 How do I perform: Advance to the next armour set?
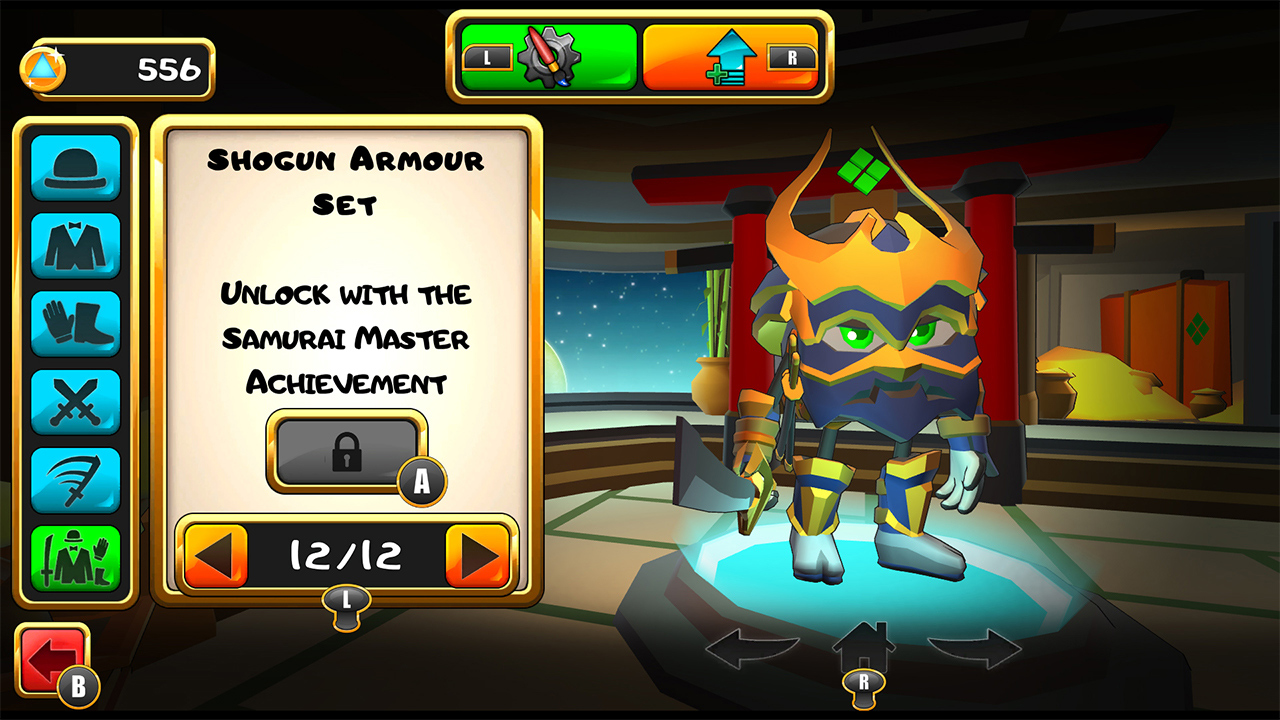[x=477, y=556]
